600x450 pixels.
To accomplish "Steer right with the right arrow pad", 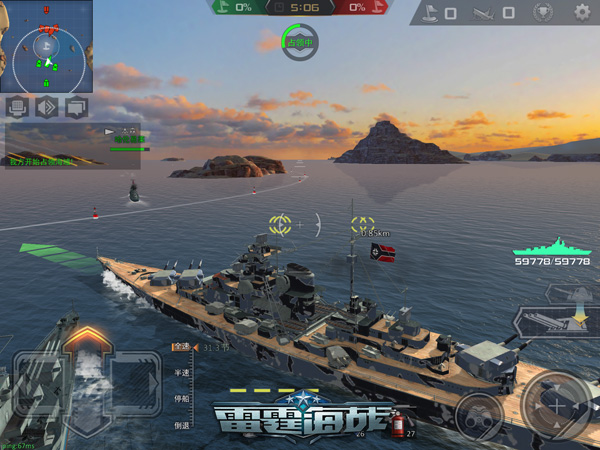I will (x=133, y=381).
